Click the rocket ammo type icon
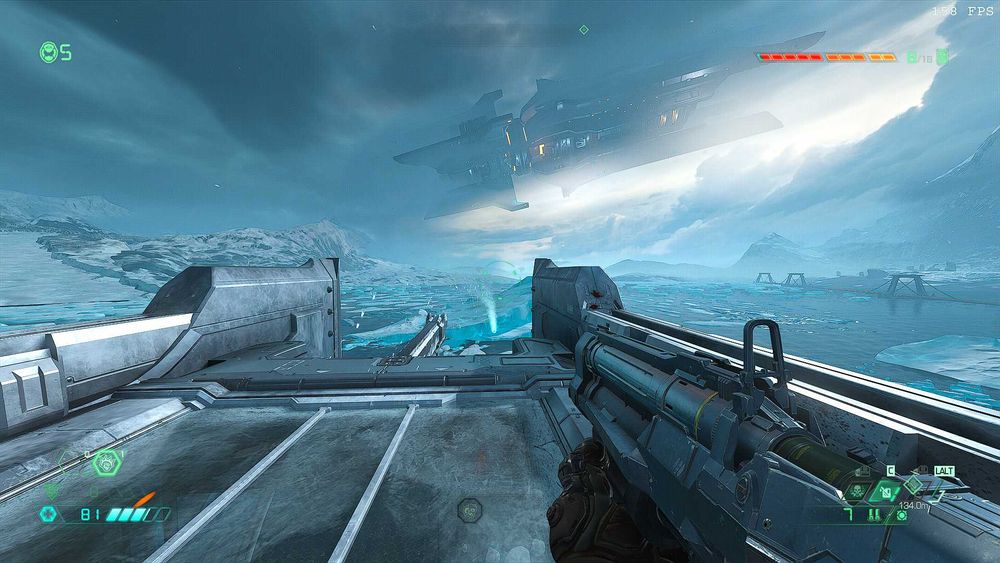1000x563 pixels. (x=873, y=516)
